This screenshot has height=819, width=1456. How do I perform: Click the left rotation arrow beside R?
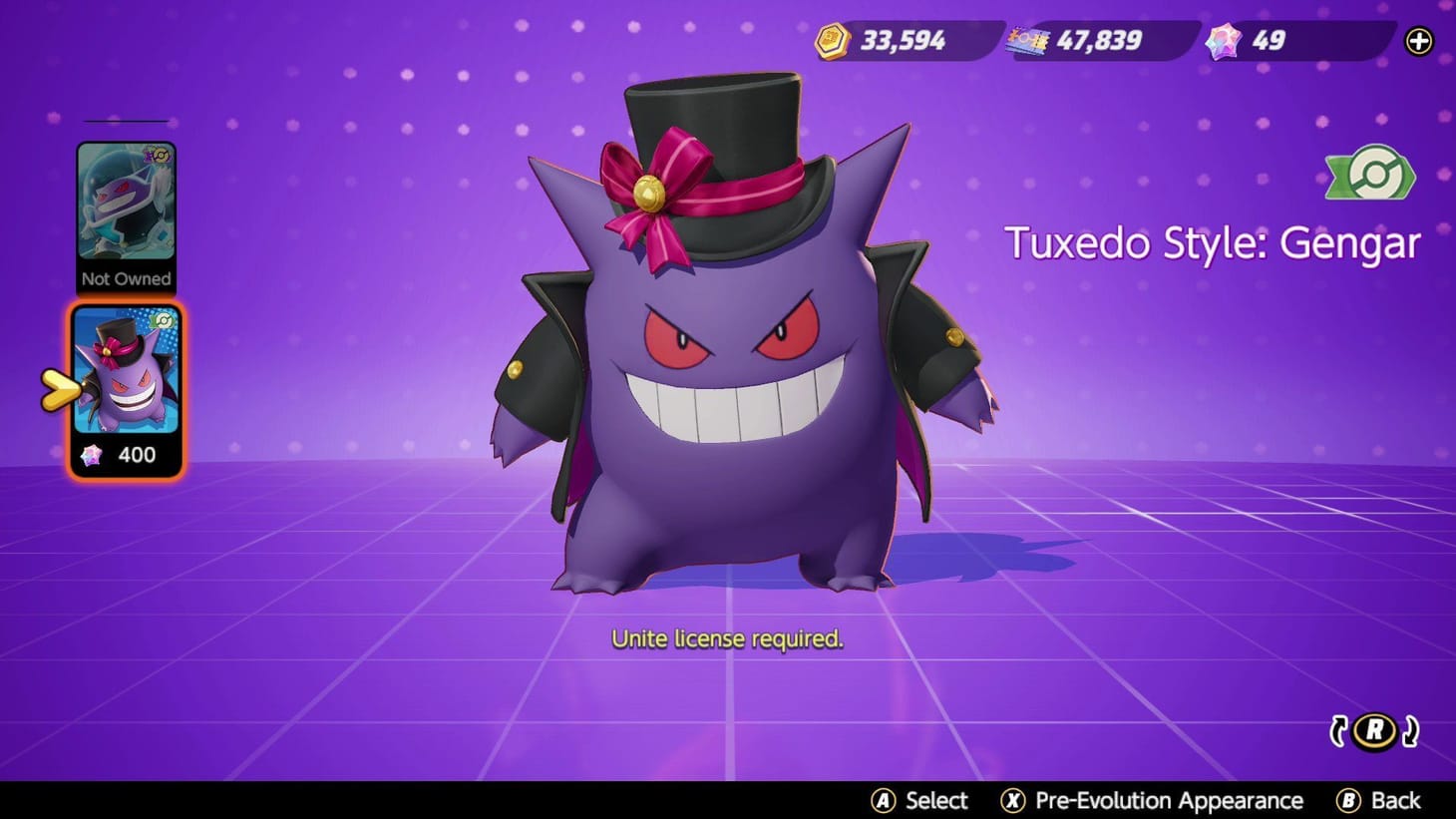pyautogui.click(x=1341, y=730)
